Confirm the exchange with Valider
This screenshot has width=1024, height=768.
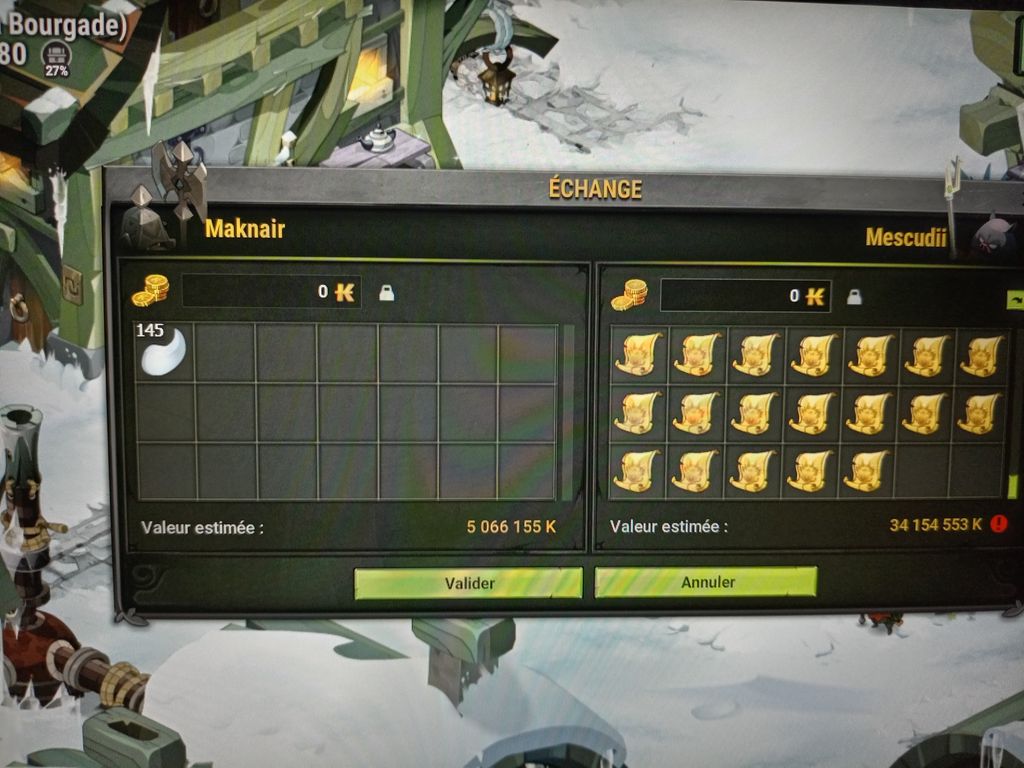(468, 583)
